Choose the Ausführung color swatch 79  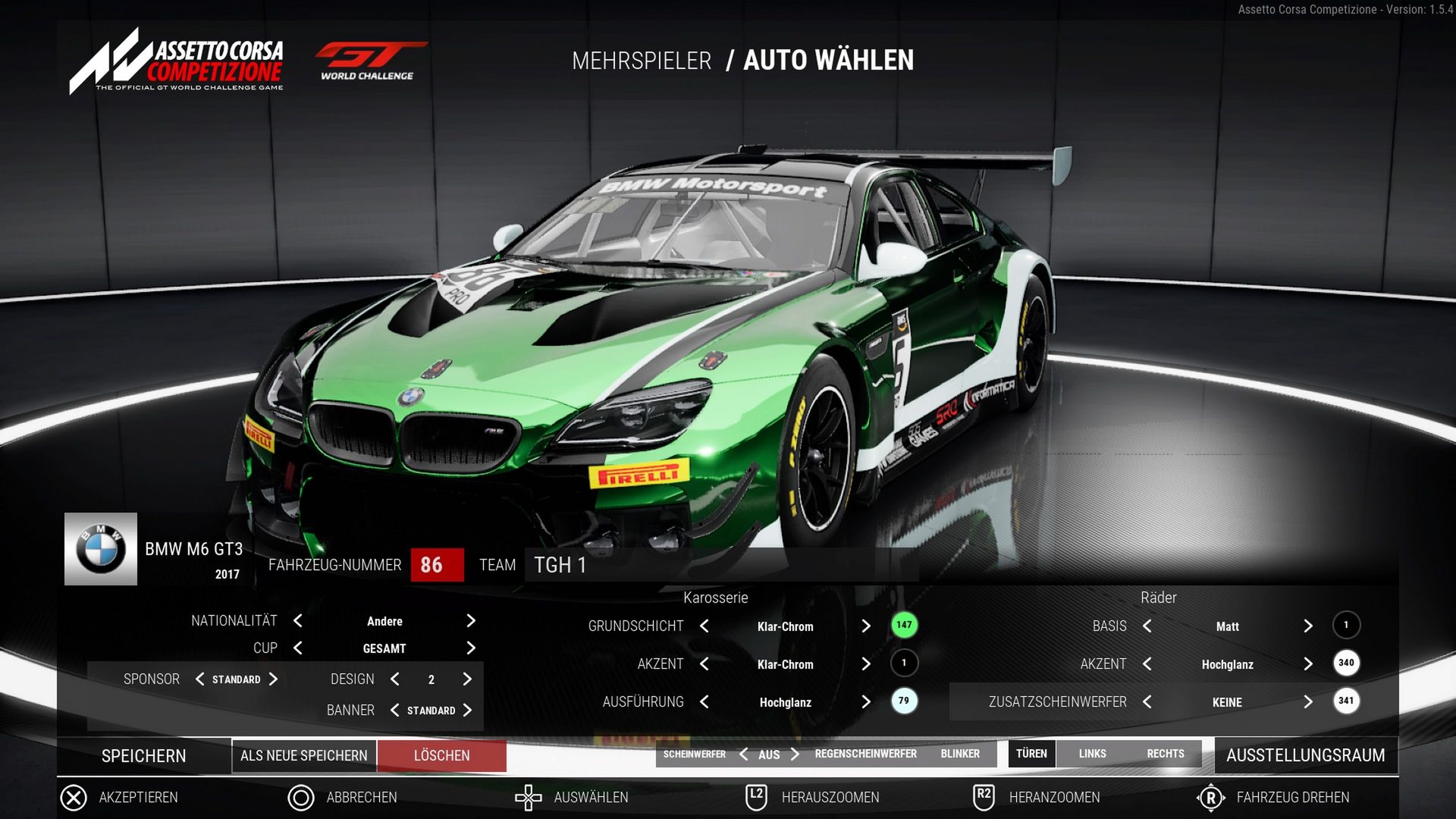pos(904,701)
